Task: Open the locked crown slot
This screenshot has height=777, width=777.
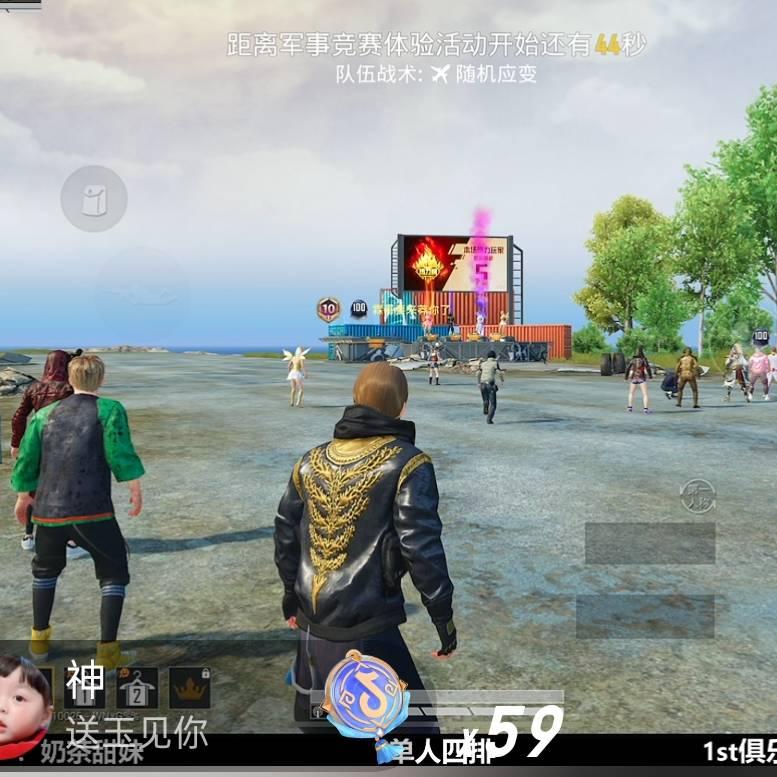Action: 189,687
